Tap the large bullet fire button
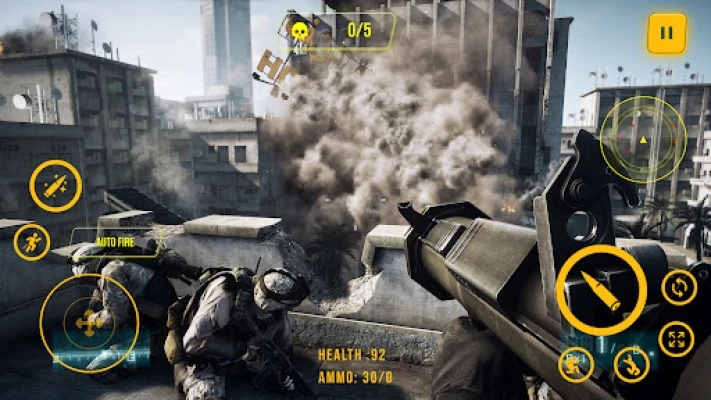Screen dimensions: 711x400 (x=601, y=290)
